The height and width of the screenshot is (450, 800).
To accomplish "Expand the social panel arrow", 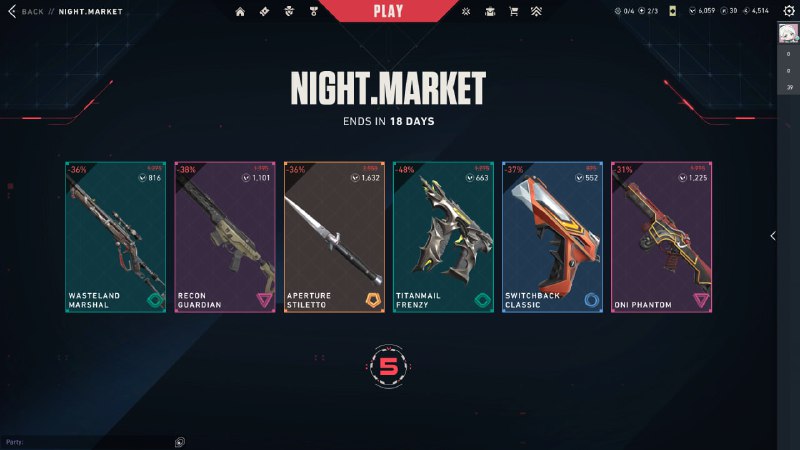I will [772, 236].
